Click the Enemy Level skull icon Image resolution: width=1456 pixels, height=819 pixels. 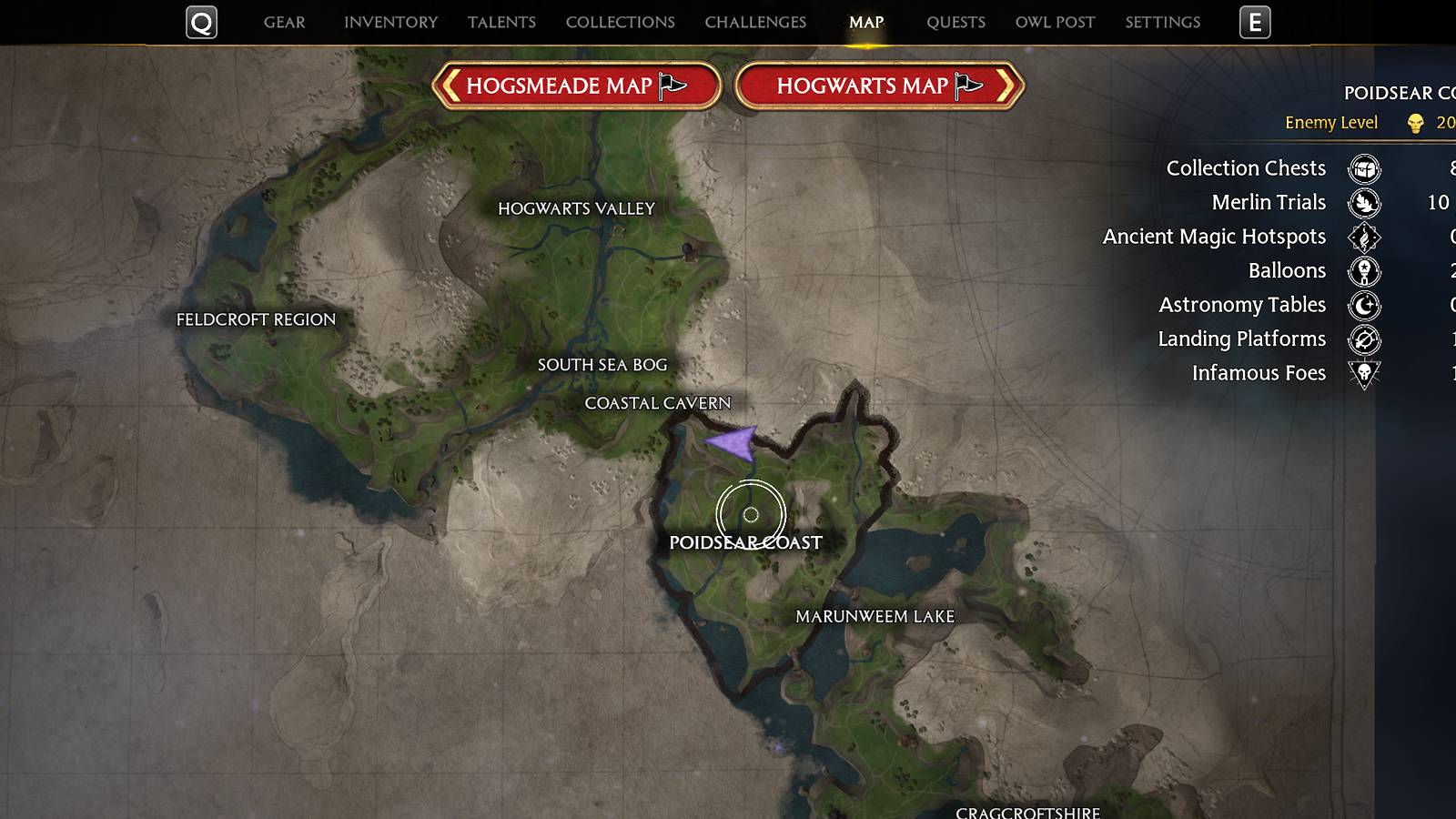point(1417,123)
